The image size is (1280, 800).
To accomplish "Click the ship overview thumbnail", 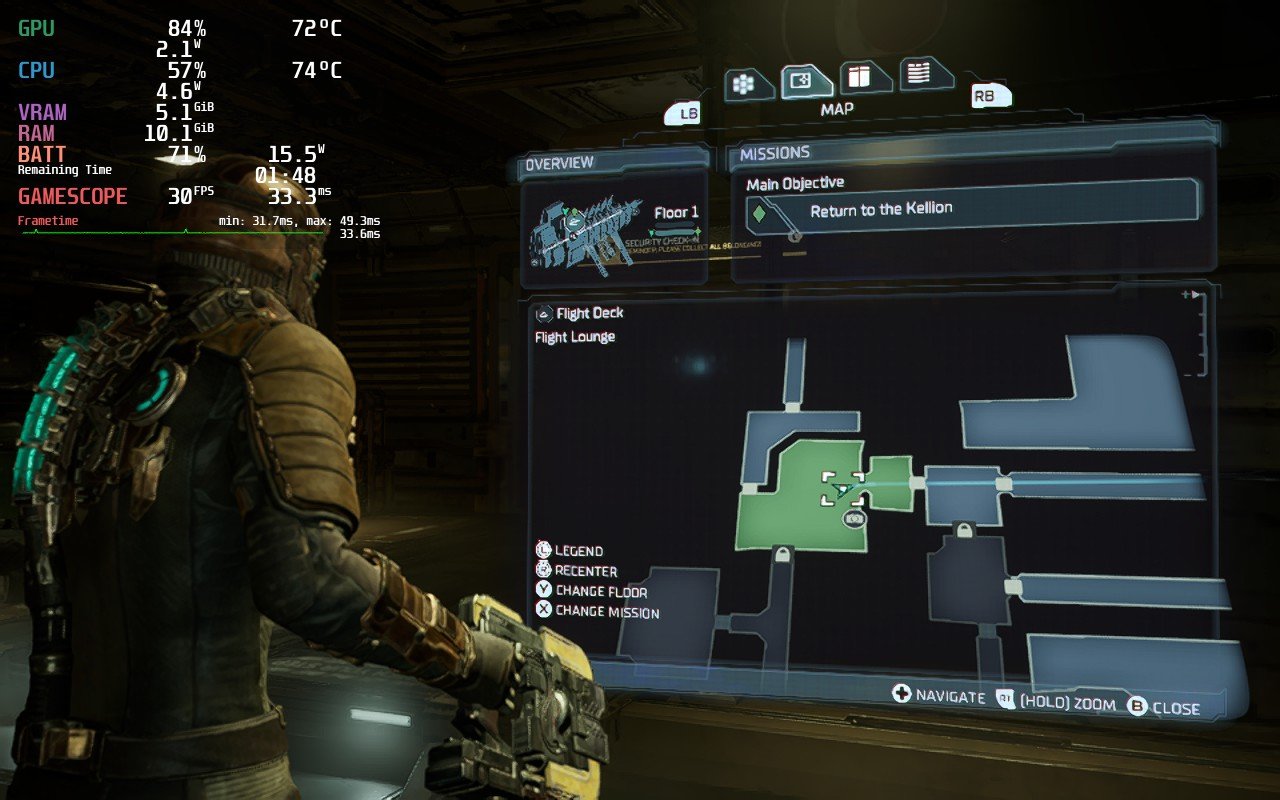I will pyautogui.click(x=584, y=227).
